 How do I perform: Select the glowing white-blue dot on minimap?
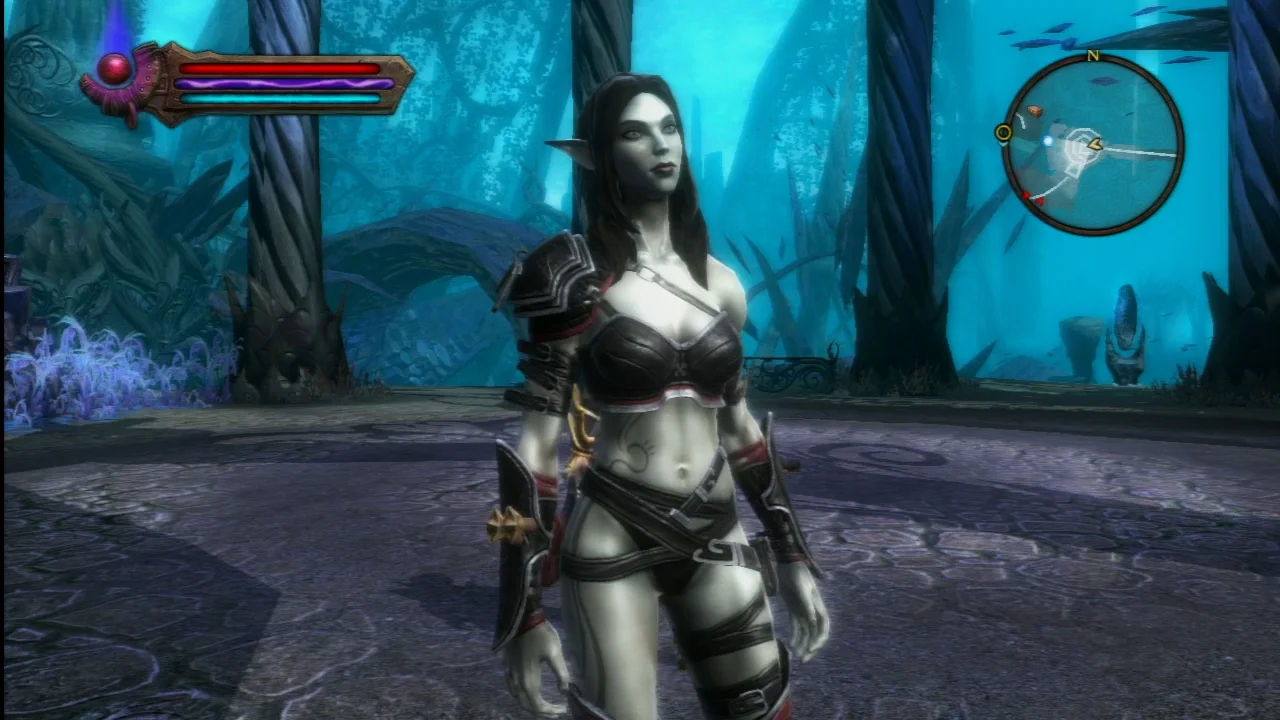pos(1048,141)
